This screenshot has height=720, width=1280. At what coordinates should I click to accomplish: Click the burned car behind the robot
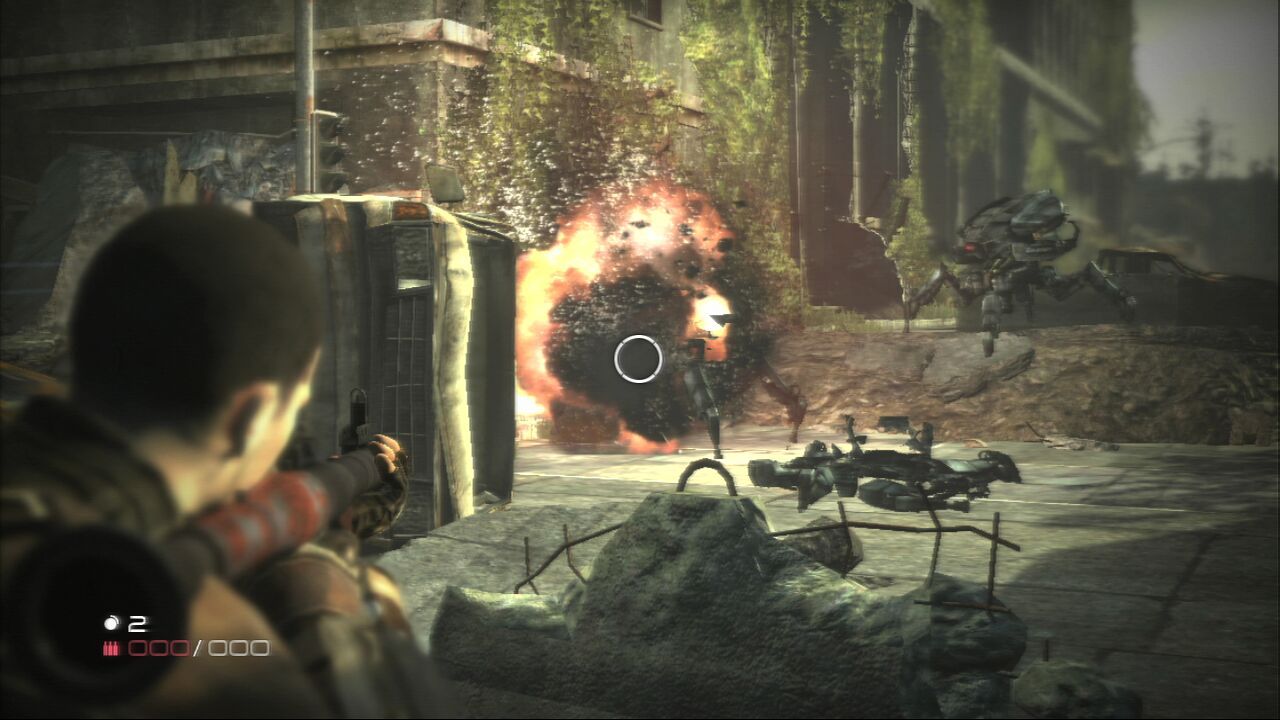pos(1160,280)
